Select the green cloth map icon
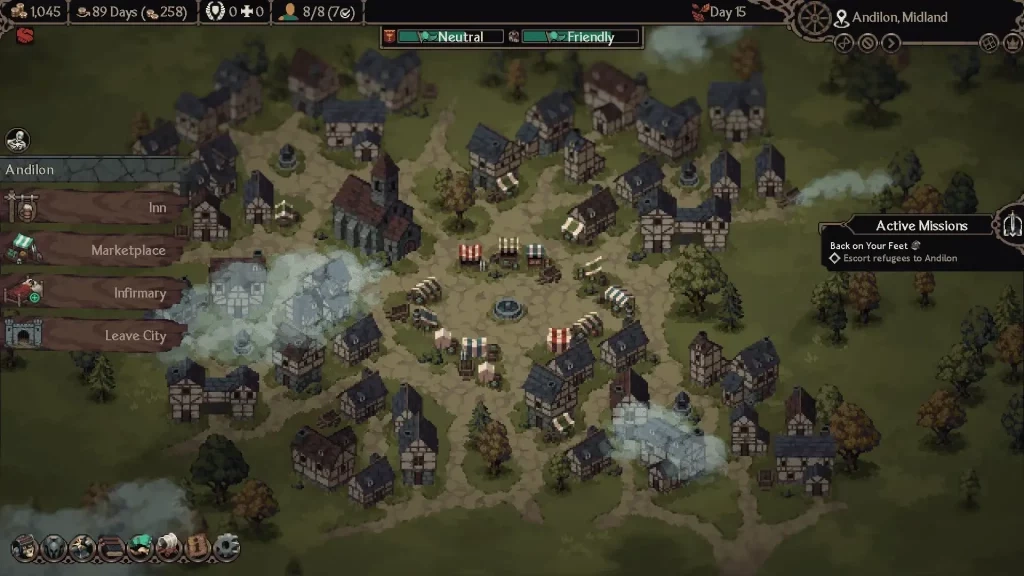The height and width of the screenshot is (576, 1024). tap(139, 547)
